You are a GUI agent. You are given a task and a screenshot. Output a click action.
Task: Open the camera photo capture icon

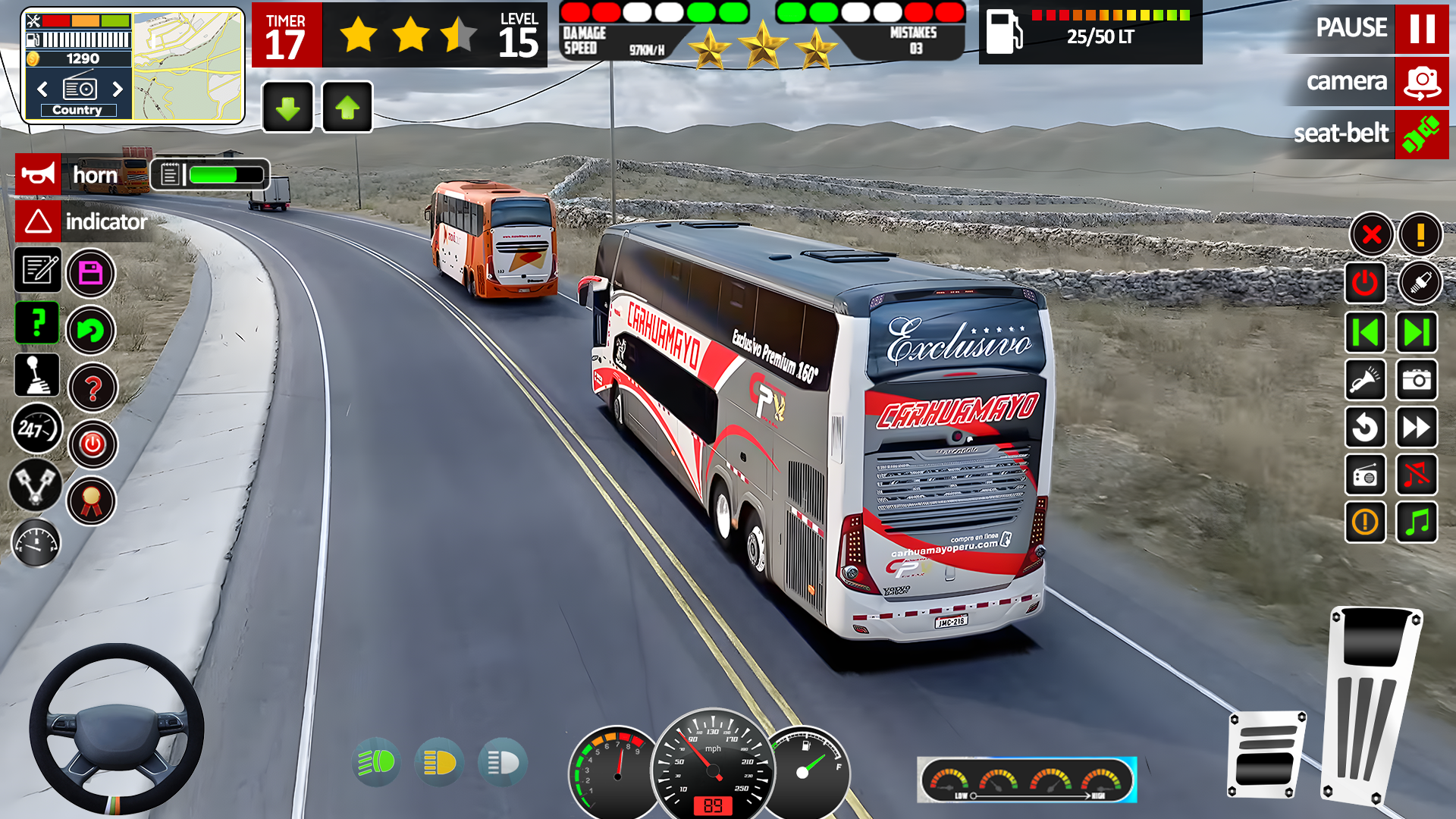[x=1417, y=380]
